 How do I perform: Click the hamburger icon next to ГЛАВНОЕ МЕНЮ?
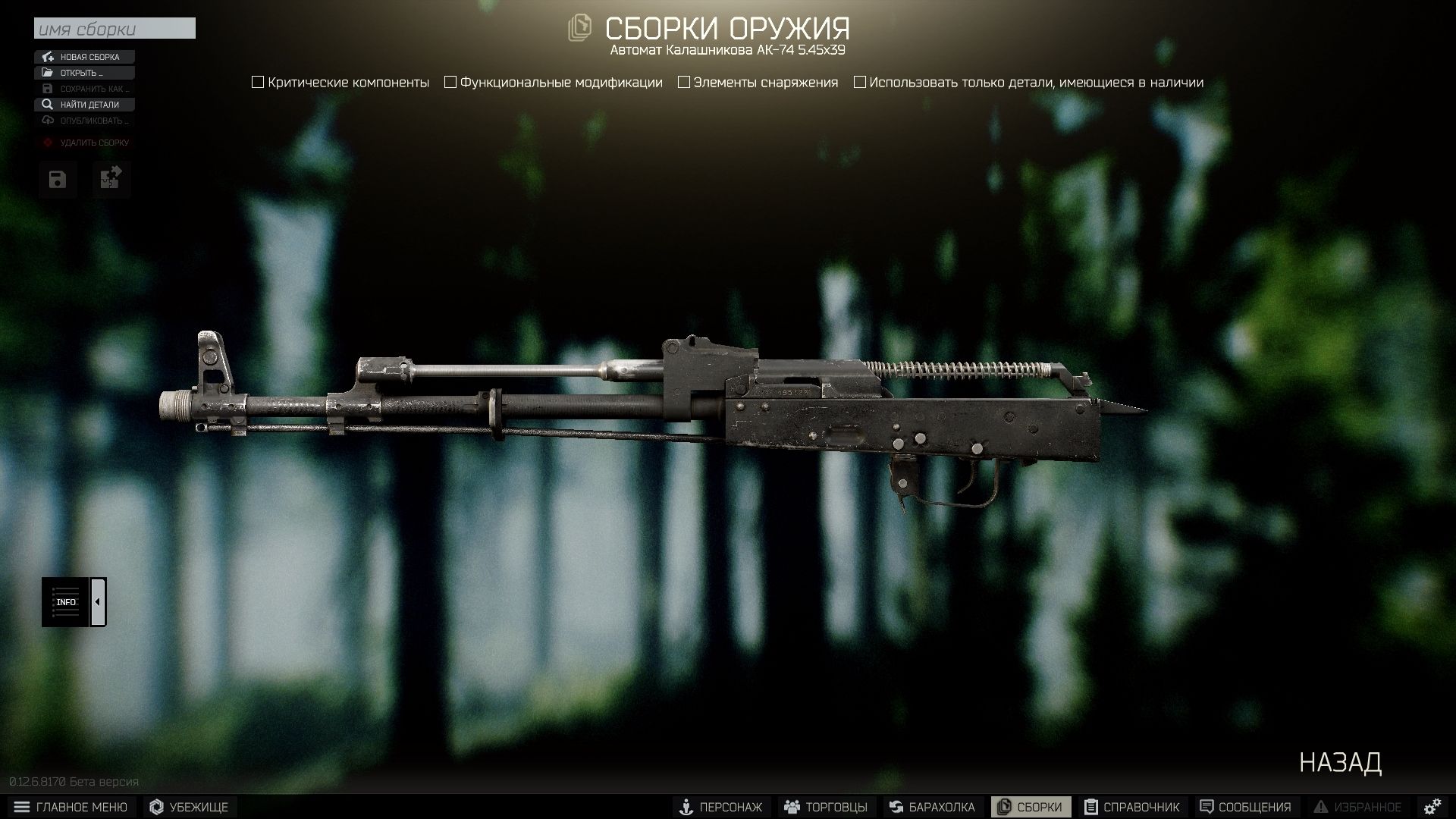pyautogui.click(x=21, y=806)
